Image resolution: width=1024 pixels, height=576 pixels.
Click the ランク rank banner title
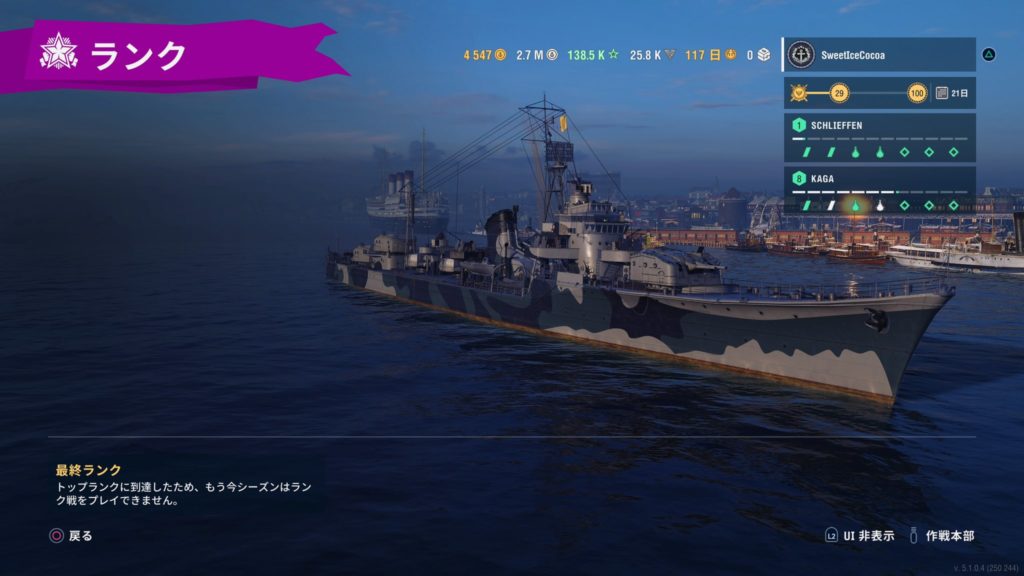[138, 55]
